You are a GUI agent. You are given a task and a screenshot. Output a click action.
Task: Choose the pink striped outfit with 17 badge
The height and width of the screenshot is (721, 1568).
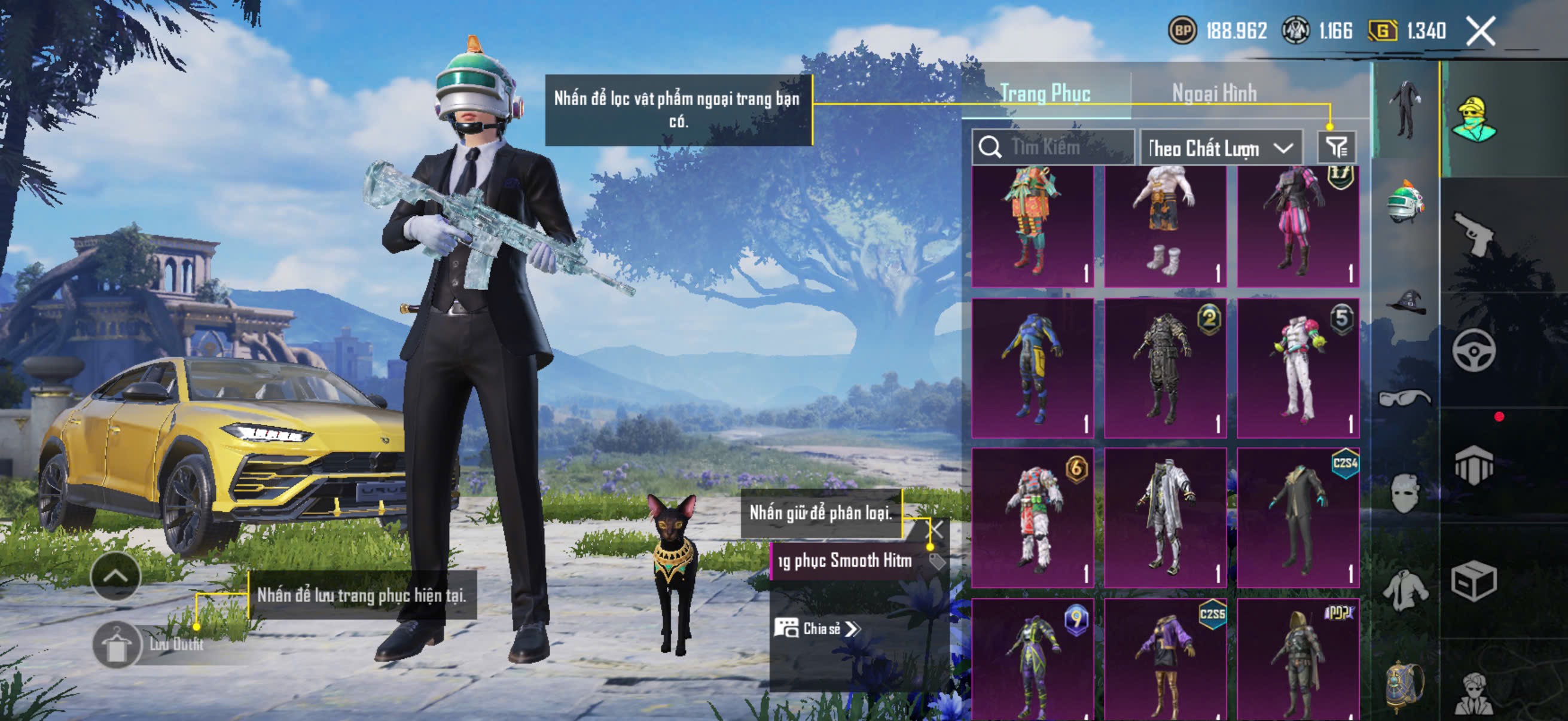click(x=1298, y=225)
